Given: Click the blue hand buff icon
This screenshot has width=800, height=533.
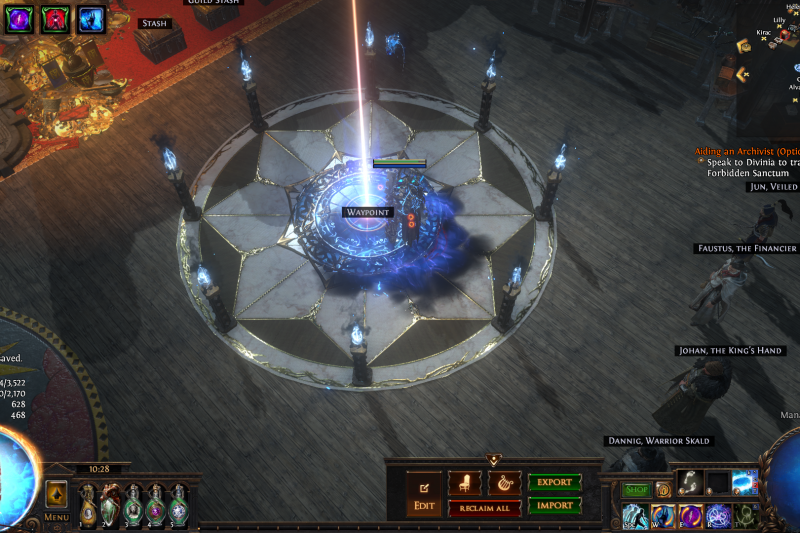Looking at the screenshot, I should coord(92,18).
